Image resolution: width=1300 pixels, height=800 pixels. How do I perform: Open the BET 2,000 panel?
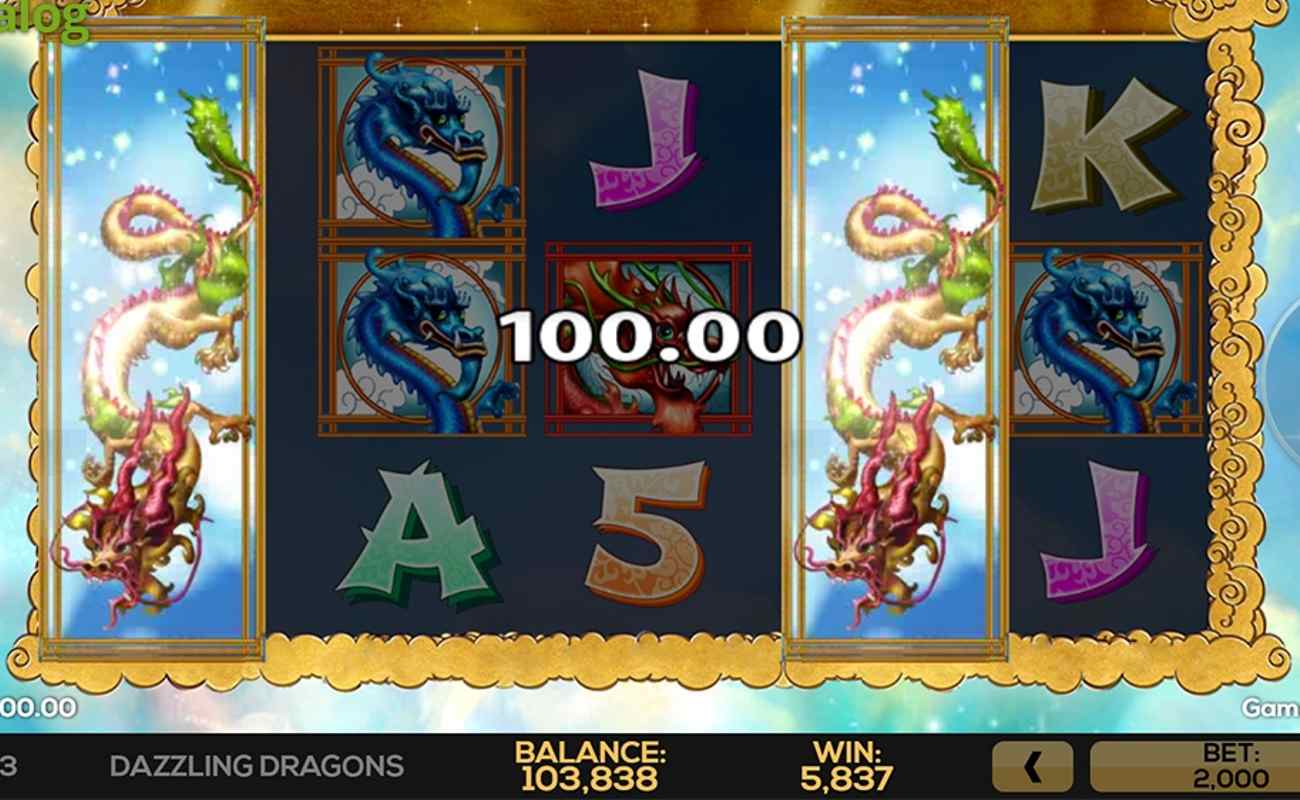point(1200,765)
